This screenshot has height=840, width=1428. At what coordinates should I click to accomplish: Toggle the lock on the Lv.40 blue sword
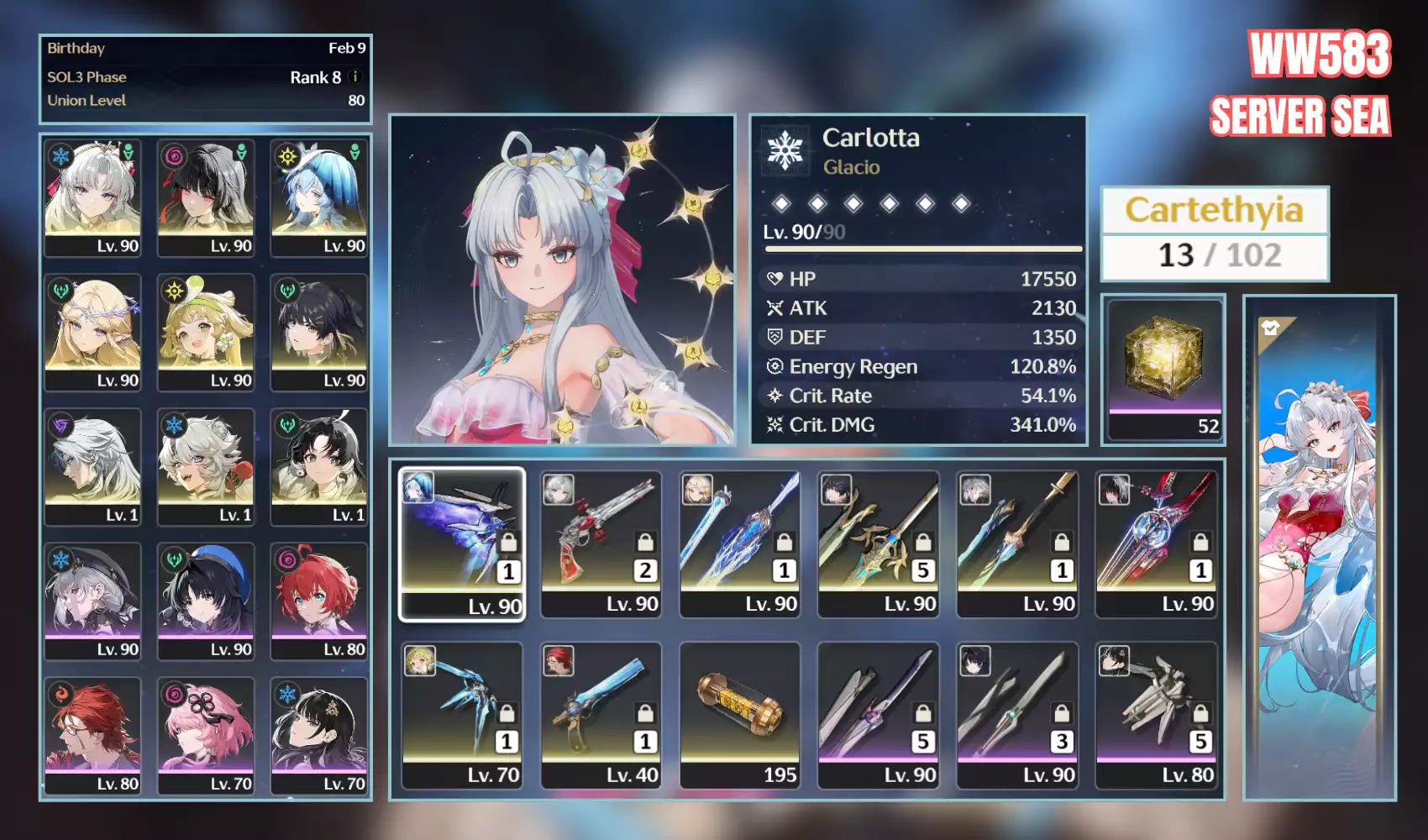click(x=645, y=712)
